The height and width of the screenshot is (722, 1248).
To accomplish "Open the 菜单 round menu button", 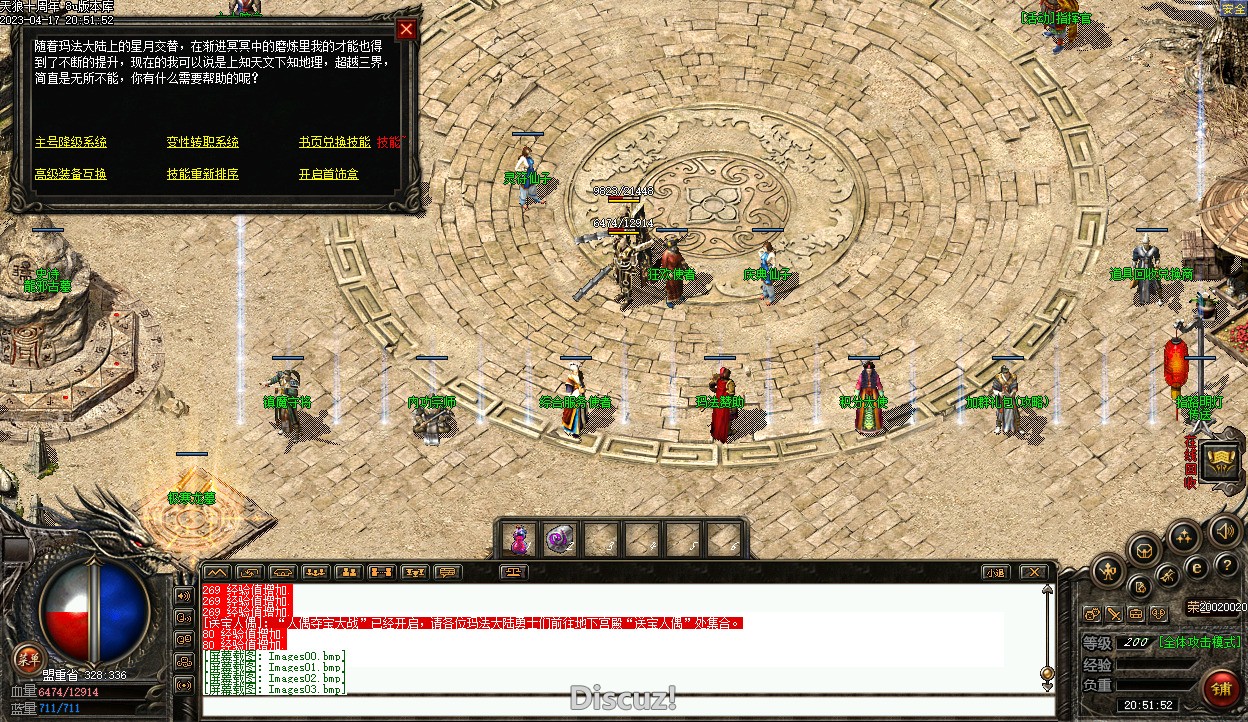I will tap(28, 658).
